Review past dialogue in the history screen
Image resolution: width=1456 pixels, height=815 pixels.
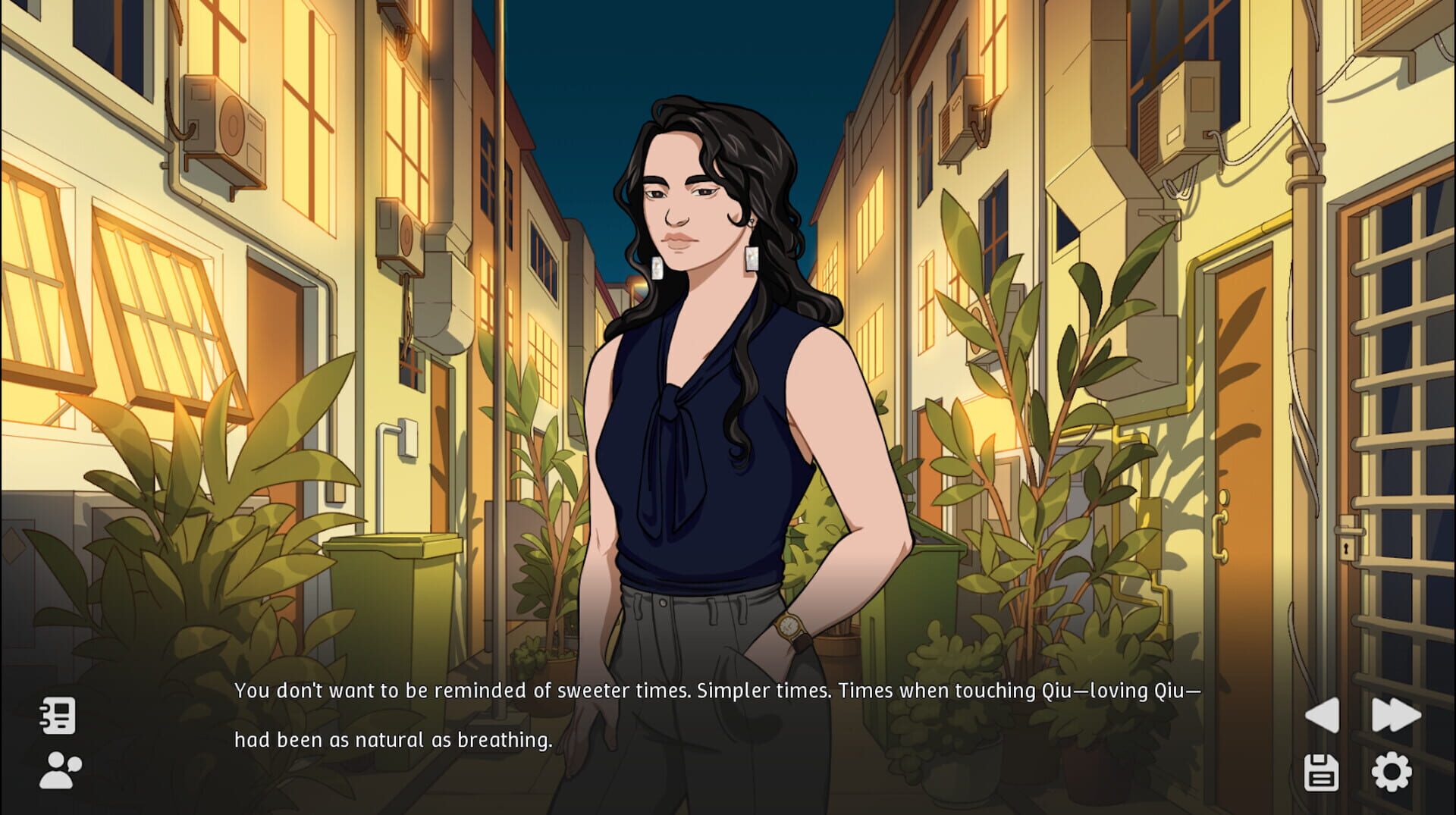(x=57, y=716)
